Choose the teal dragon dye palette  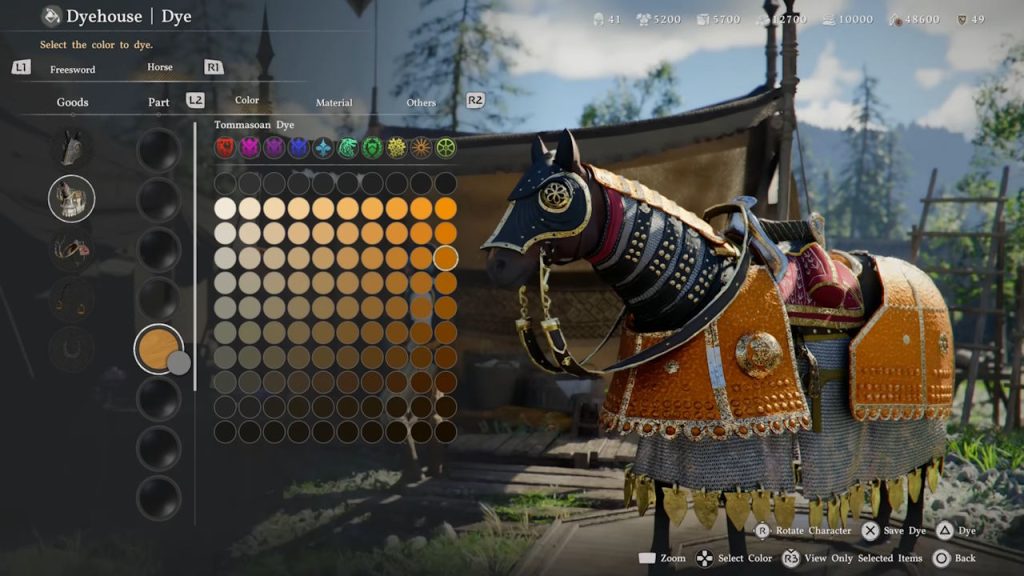click(347, 148)
